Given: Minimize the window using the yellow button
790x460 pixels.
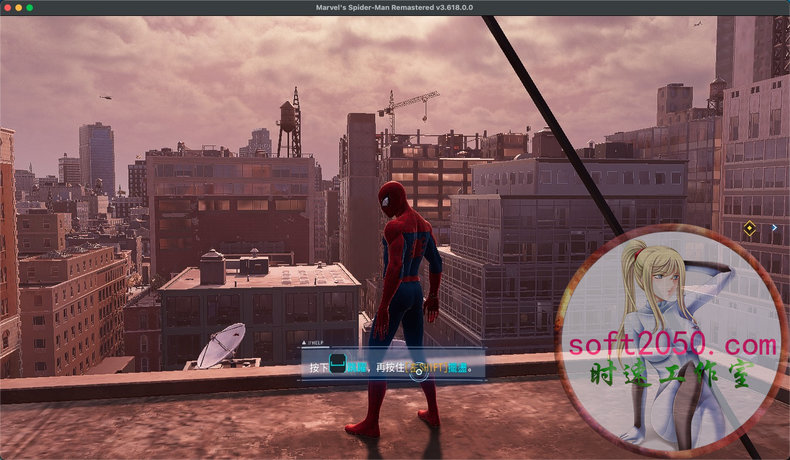Looking at the screenshot, I should tap(18, 7).
